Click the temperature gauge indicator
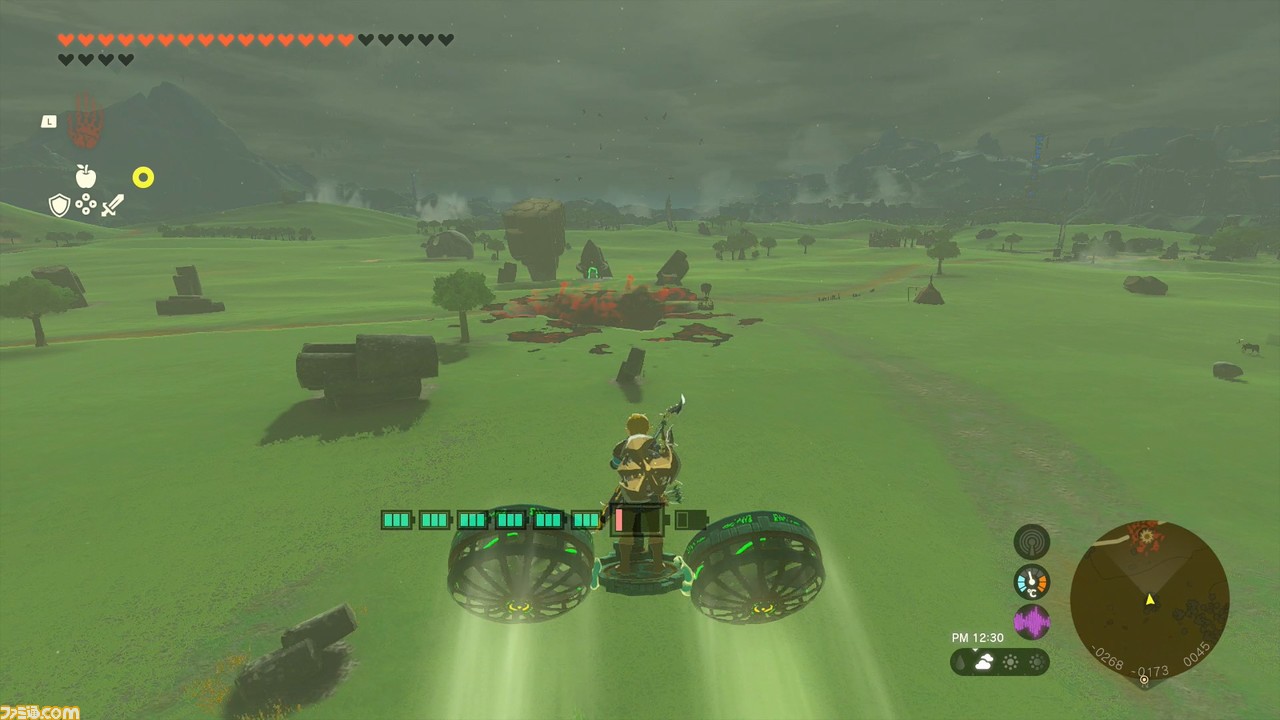Viewport: 1280px width, 720px height. point(1031,581)
